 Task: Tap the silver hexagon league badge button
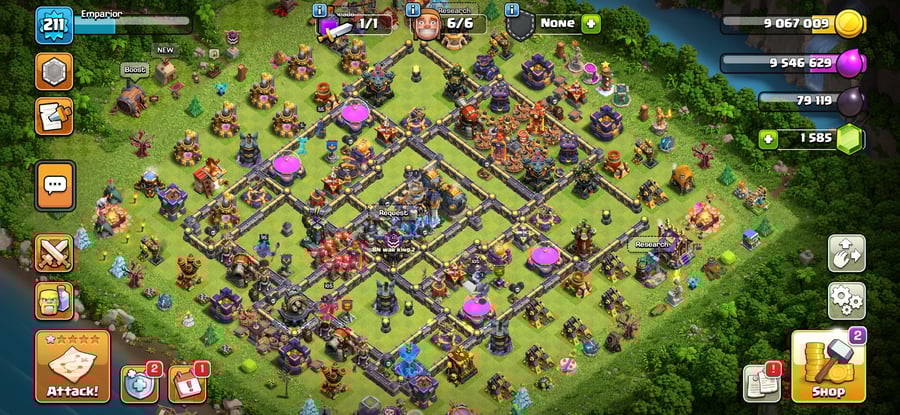[53, 71]
